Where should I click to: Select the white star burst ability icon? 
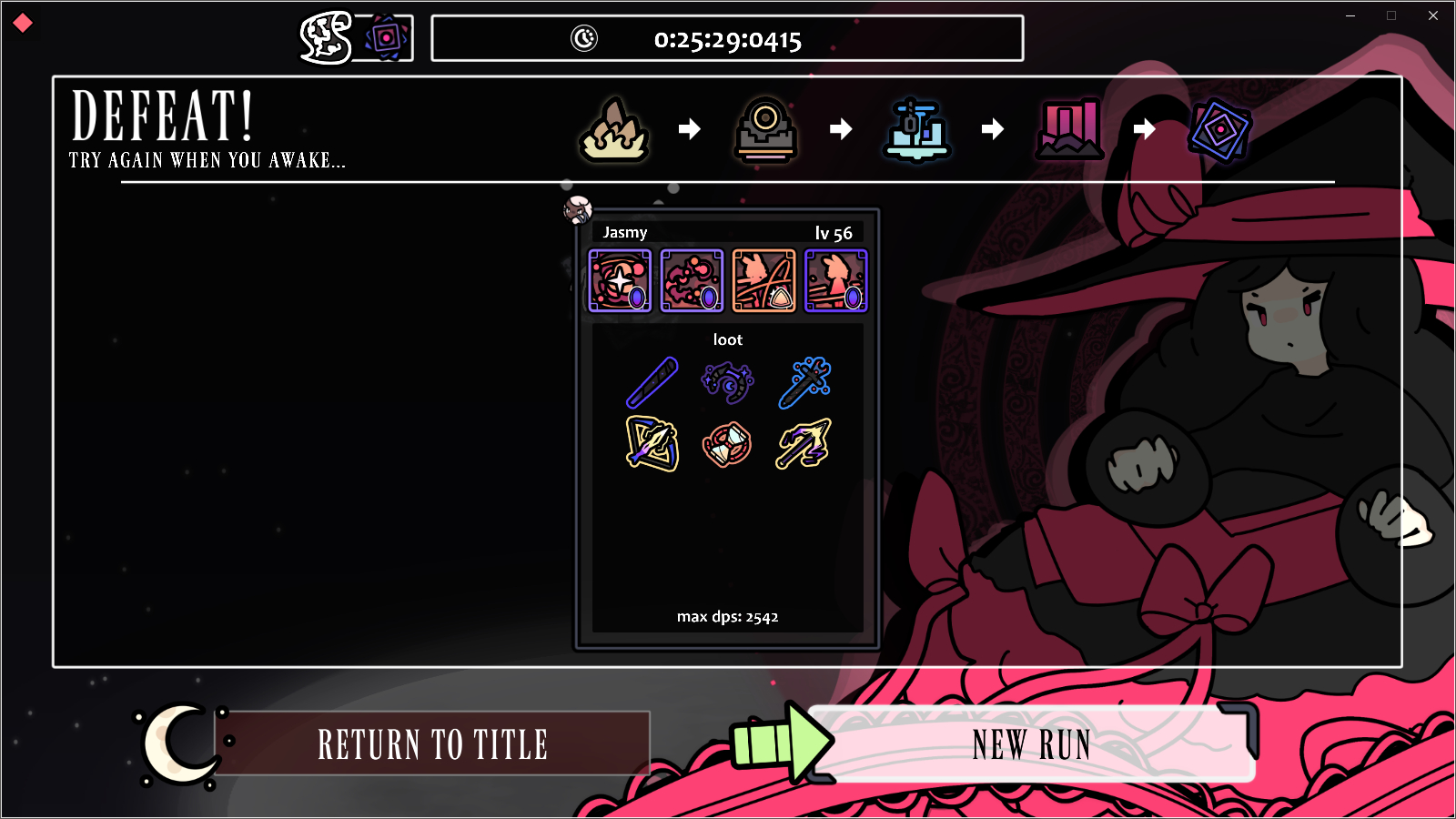[x=620, y=281]
